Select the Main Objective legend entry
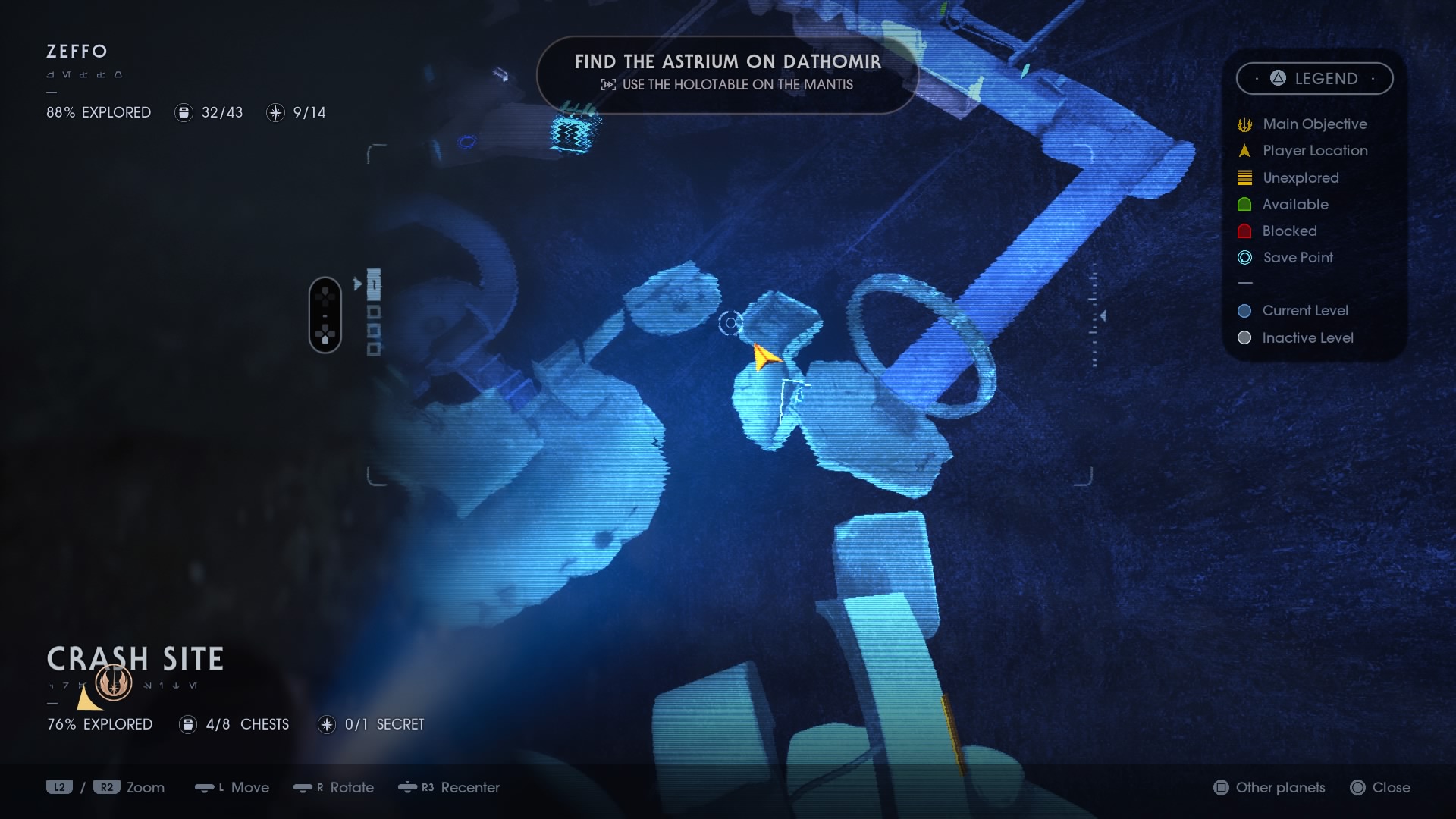 pyautogui.click(x=1314, y=124)
